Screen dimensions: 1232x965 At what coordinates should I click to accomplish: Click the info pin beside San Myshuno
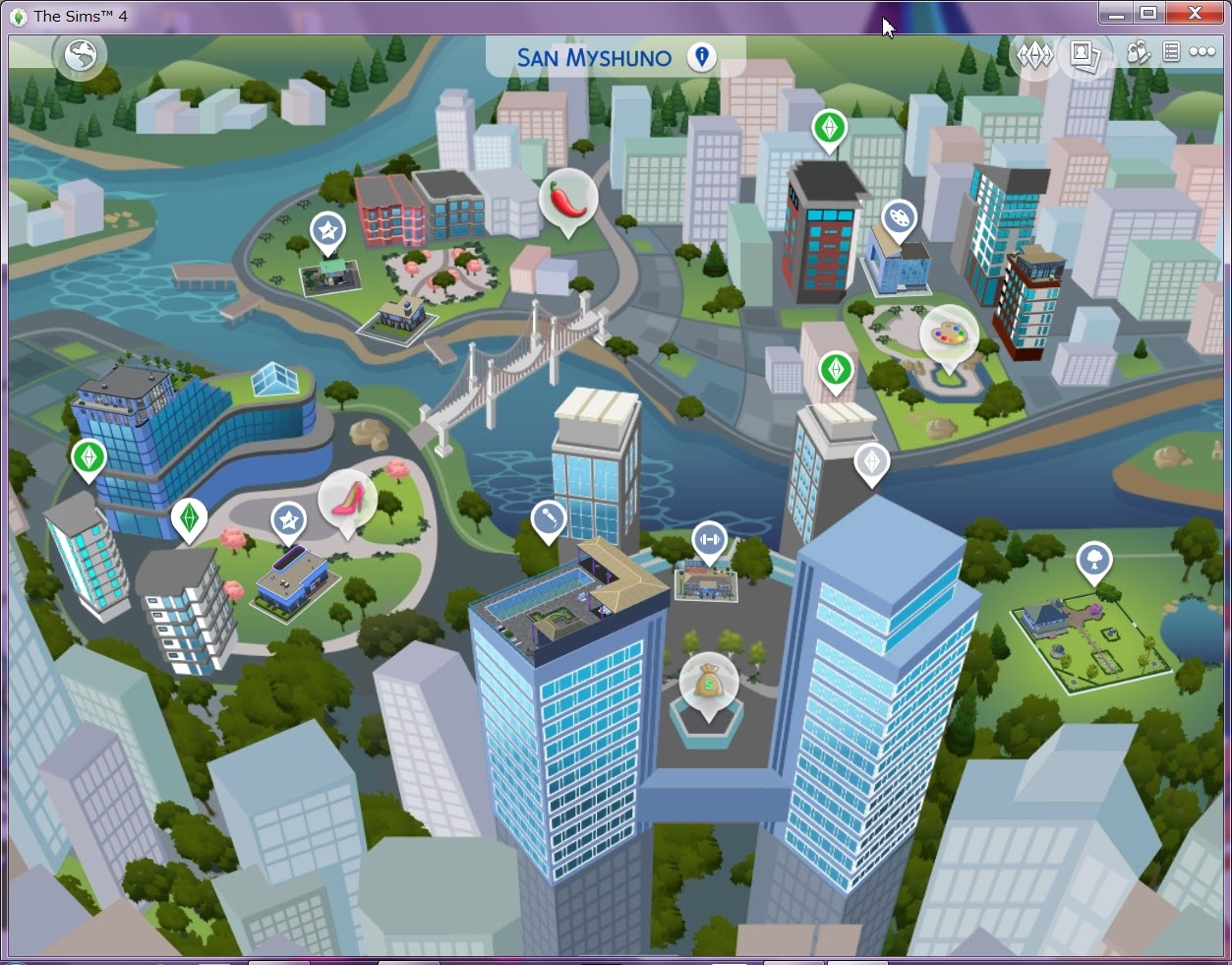(702, 57)
